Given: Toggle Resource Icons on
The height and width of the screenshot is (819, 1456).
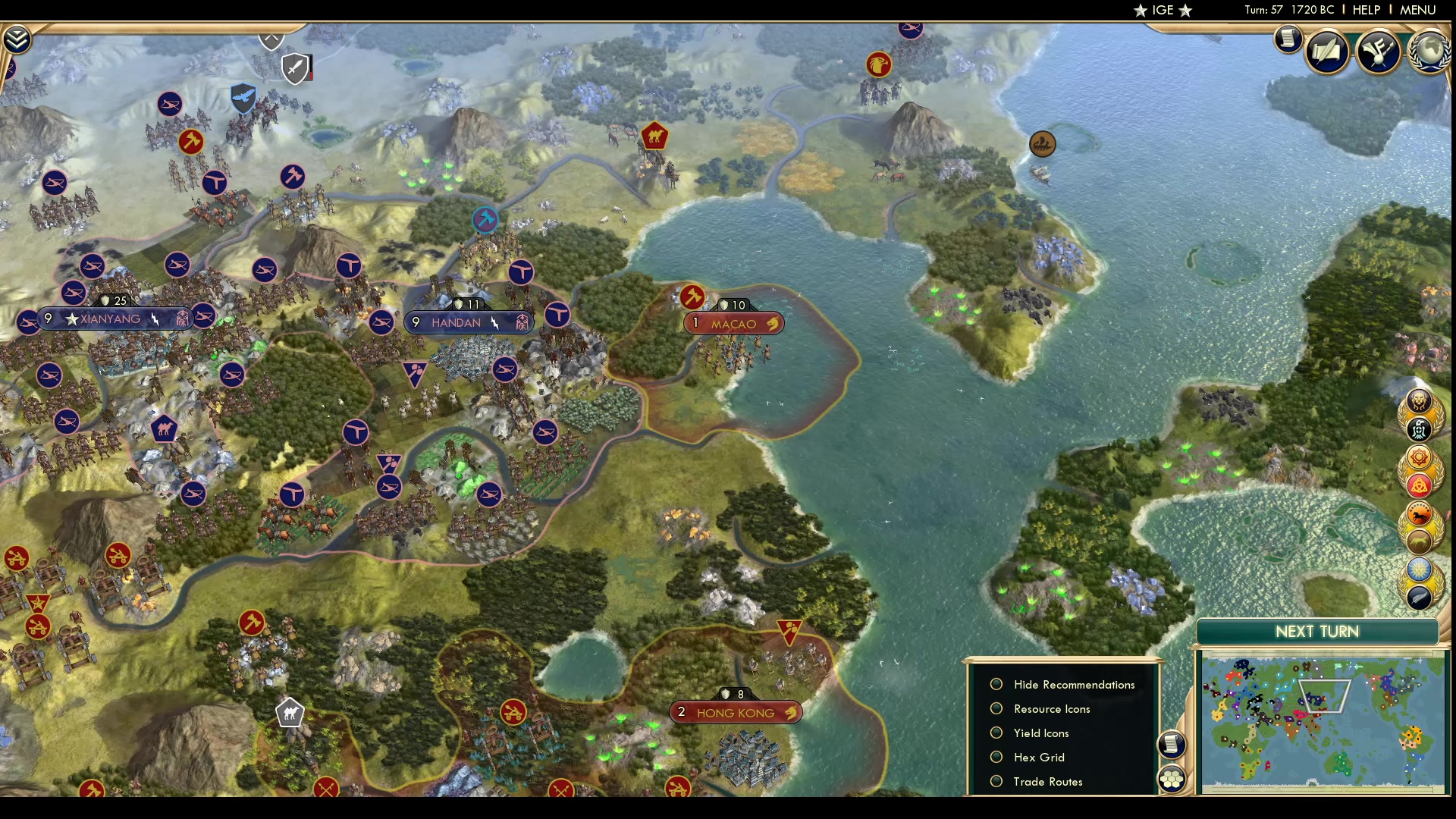Looking at the screenshot, I should coord(996,708).
